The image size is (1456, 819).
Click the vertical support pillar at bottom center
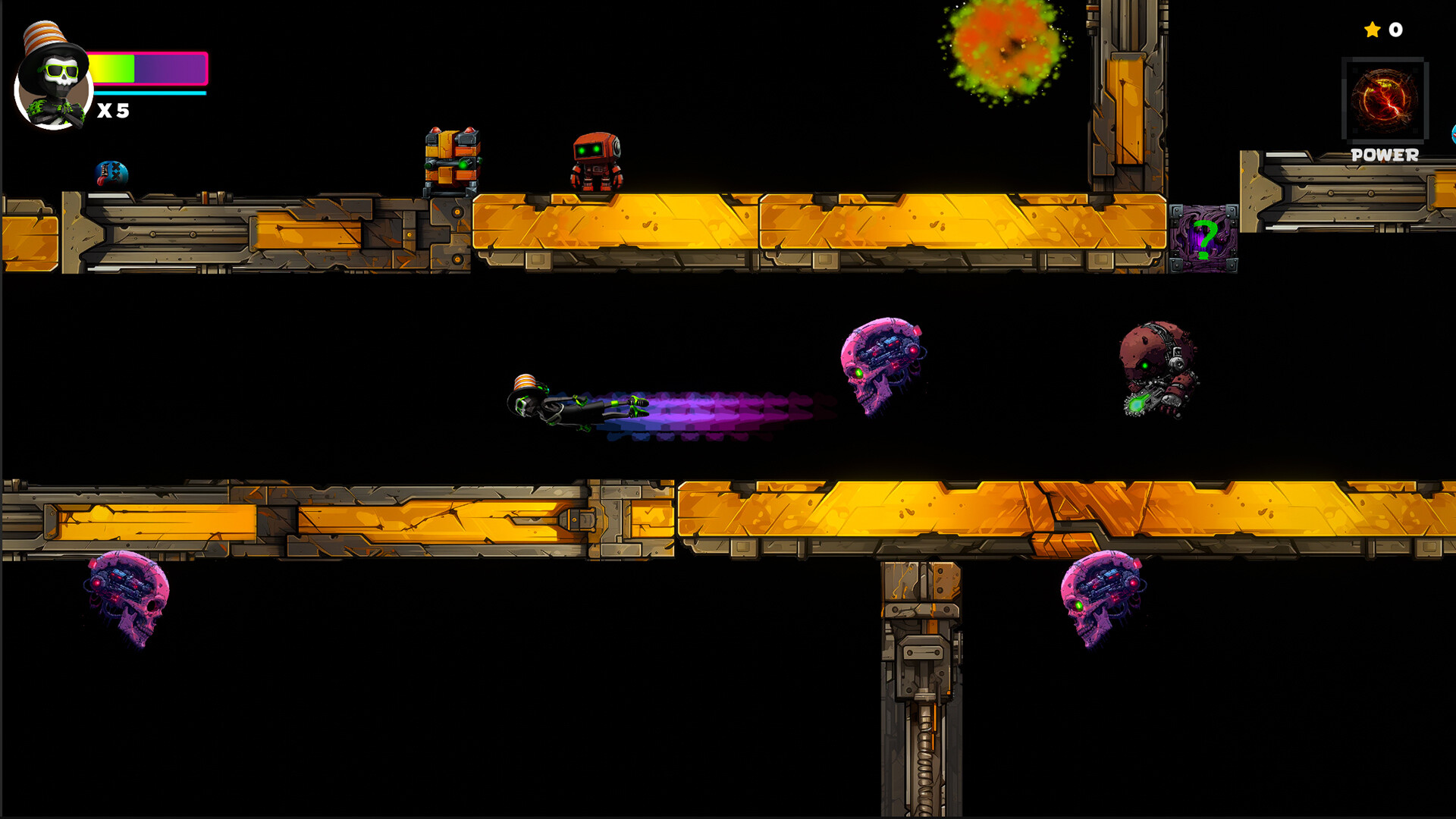point(918,682)
